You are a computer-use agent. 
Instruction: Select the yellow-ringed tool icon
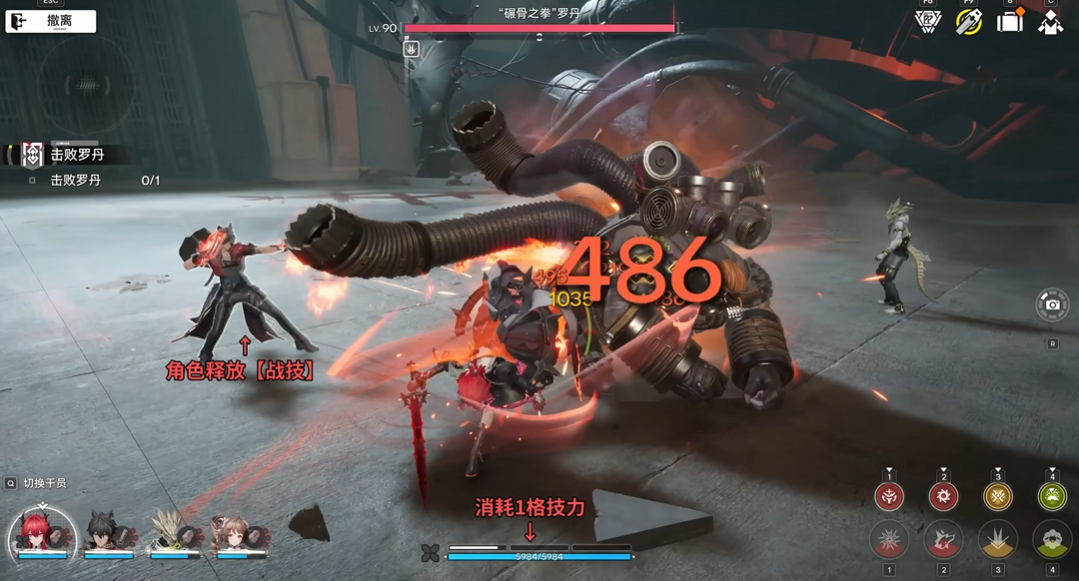[968, 21]
